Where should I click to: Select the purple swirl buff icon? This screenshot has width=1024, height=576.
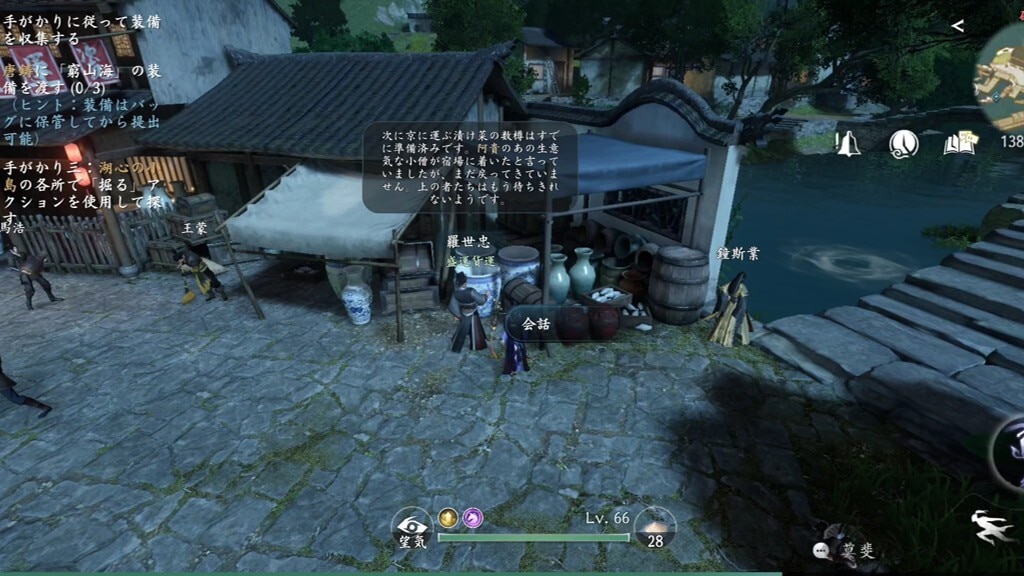coord(472,517)
